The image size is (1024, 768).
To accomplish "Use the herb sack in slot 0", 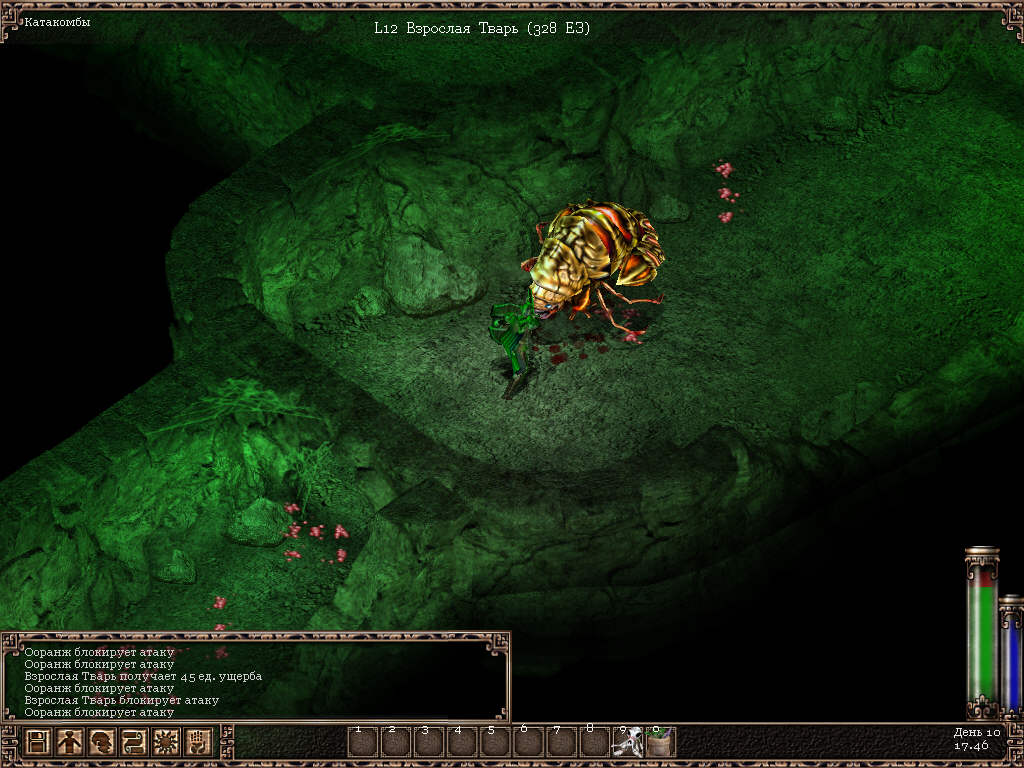I will point(660,743).
